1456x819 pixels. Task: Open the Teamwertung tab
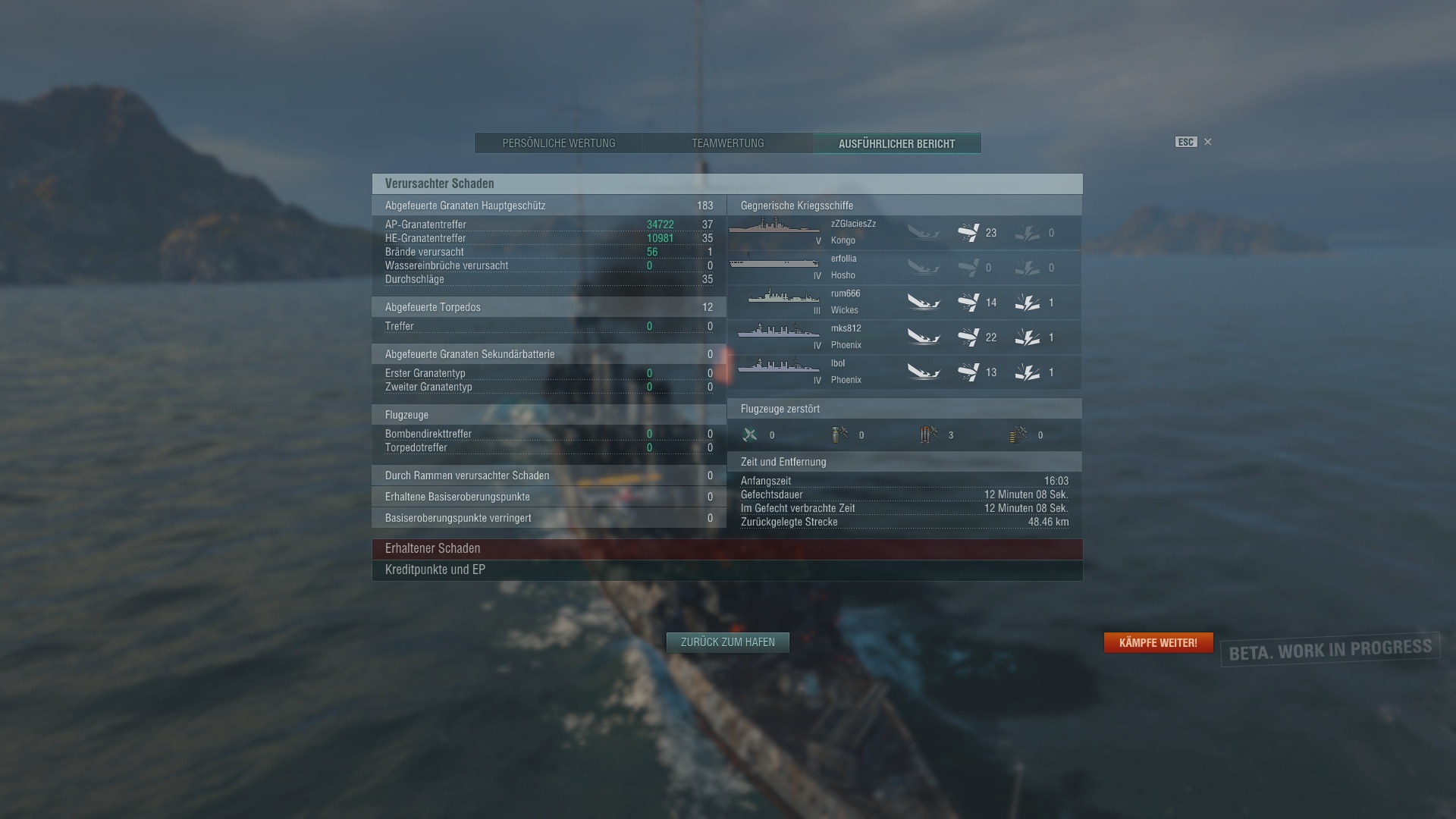727,143
